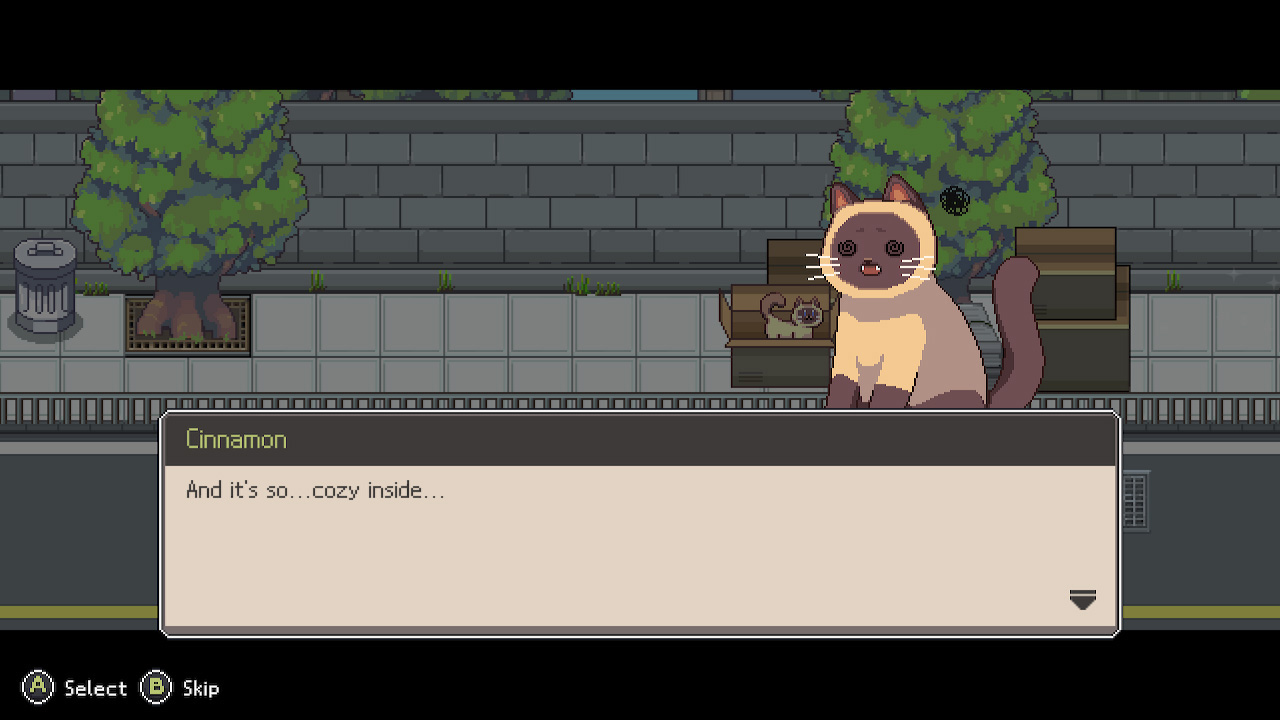
Task: Click the dialogue continue arrow
Action: [x=1083, y=600]
